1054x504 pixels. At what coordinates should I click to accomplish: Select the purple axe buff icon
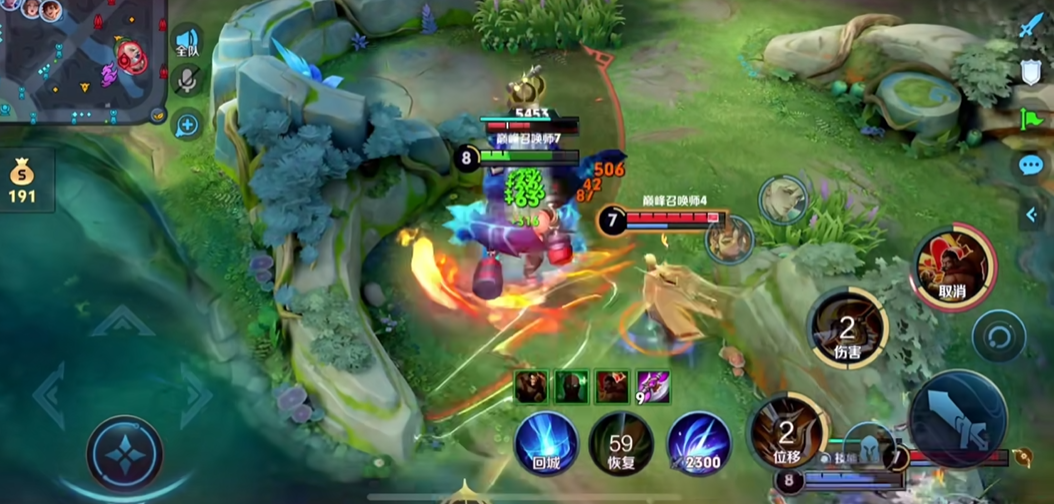(x=653, y=385)
